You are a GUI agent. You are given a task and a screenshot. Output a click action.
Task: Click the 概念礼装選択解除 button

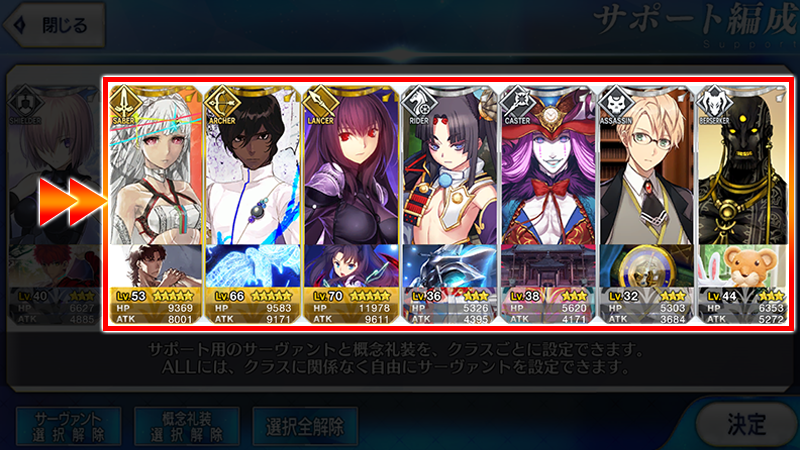tap(186, 426)
